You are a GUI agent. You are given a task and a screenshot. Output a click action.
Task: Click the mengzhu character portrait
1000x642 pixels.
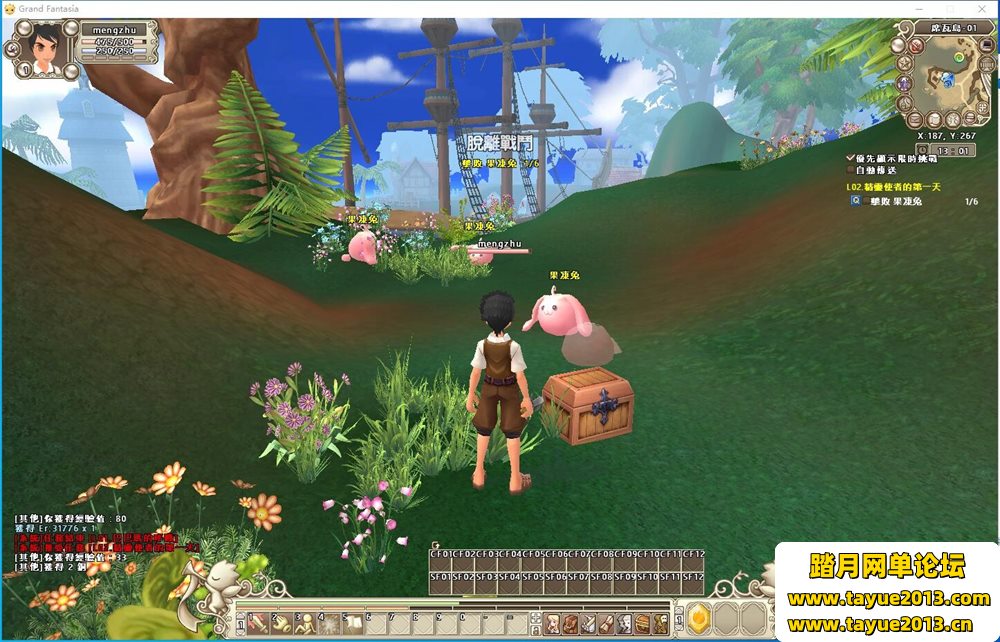click(x=40, y=48)
